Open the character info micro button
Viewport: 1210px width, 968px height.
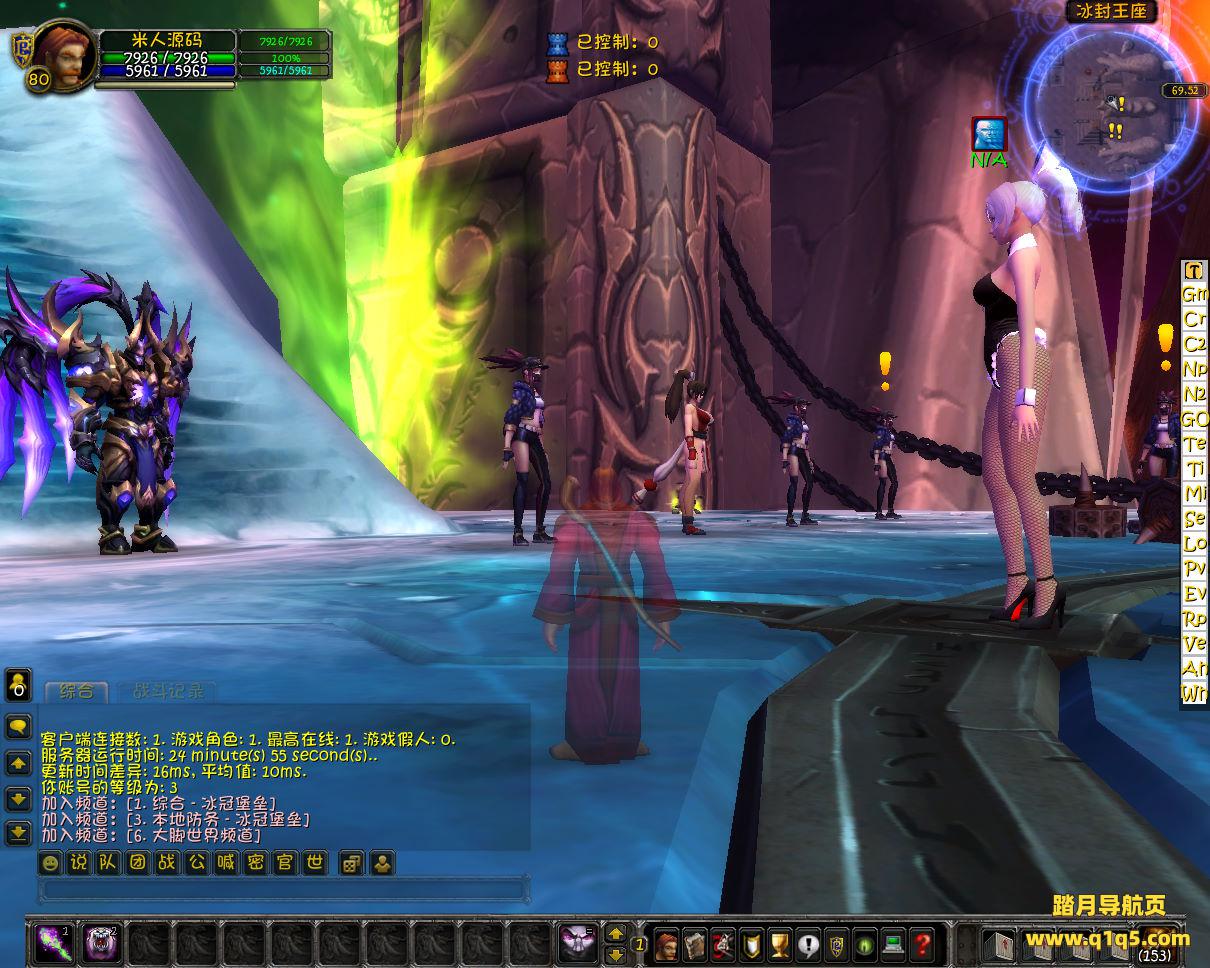[x=667, y=943]
